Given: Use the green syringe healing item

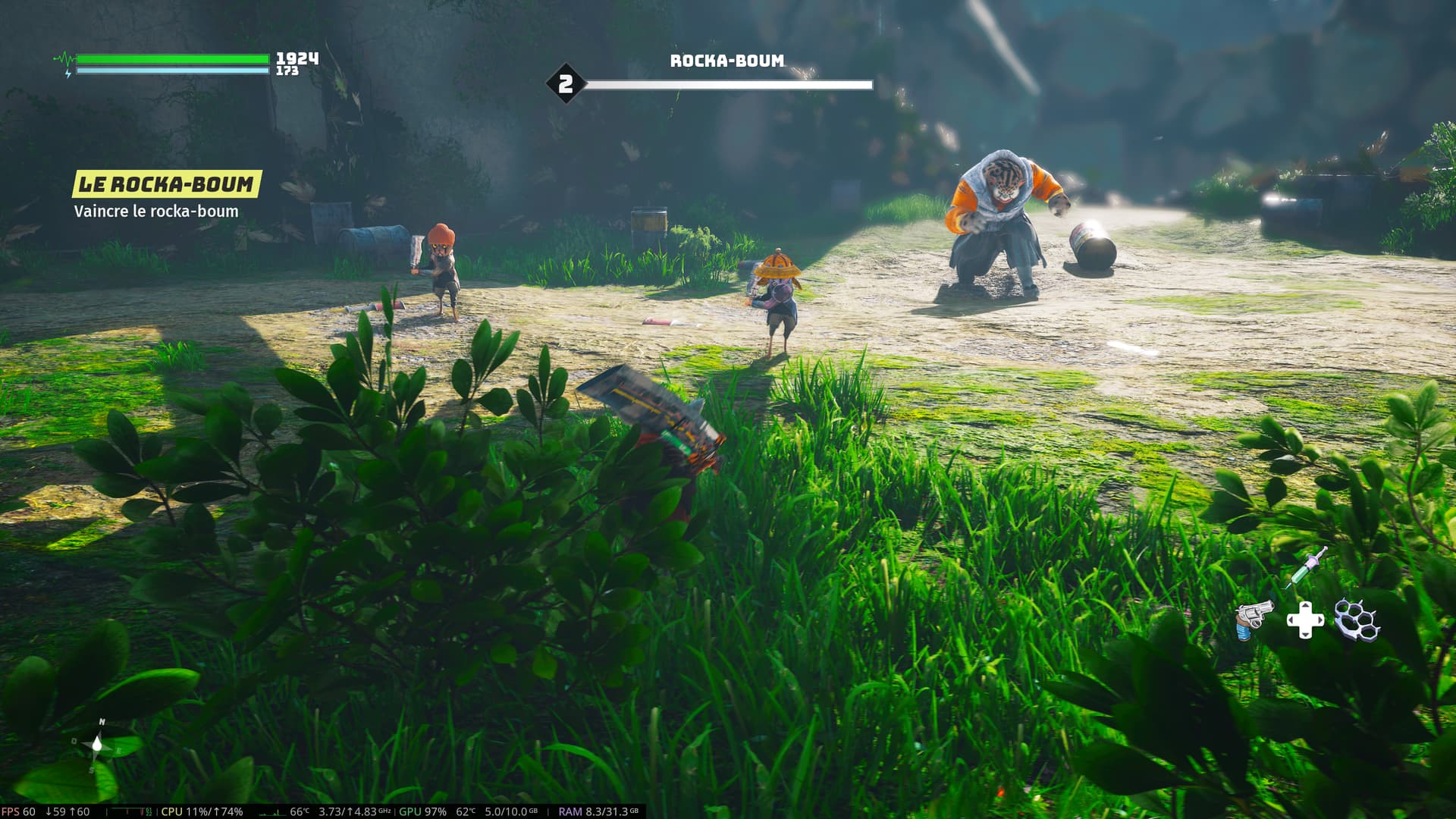Looking at the screenshot, I should 1306,566.
